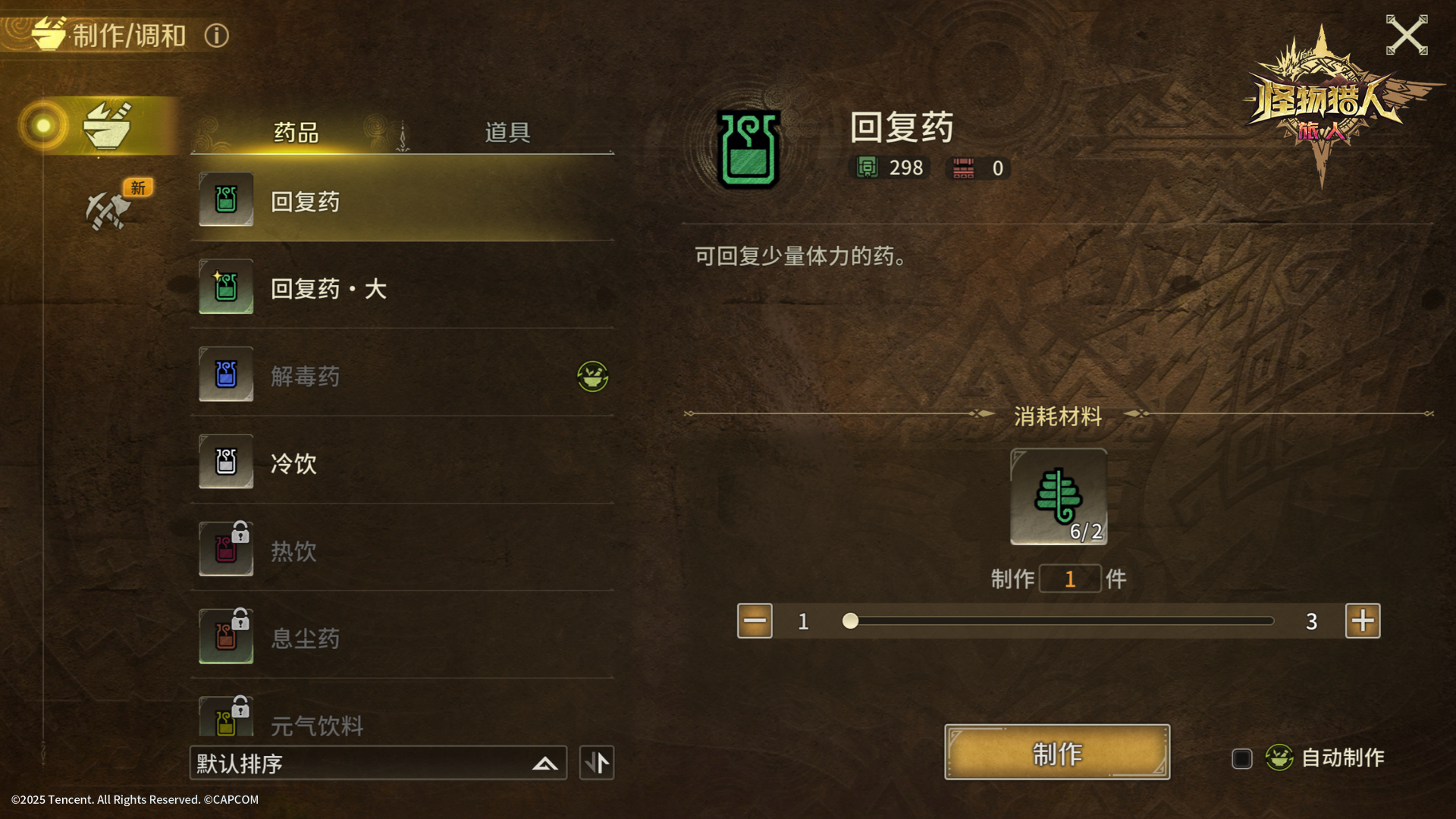Enable the 自动制作 checkbox
Screen dimensions: 1456x819
tap(1241, 758)
